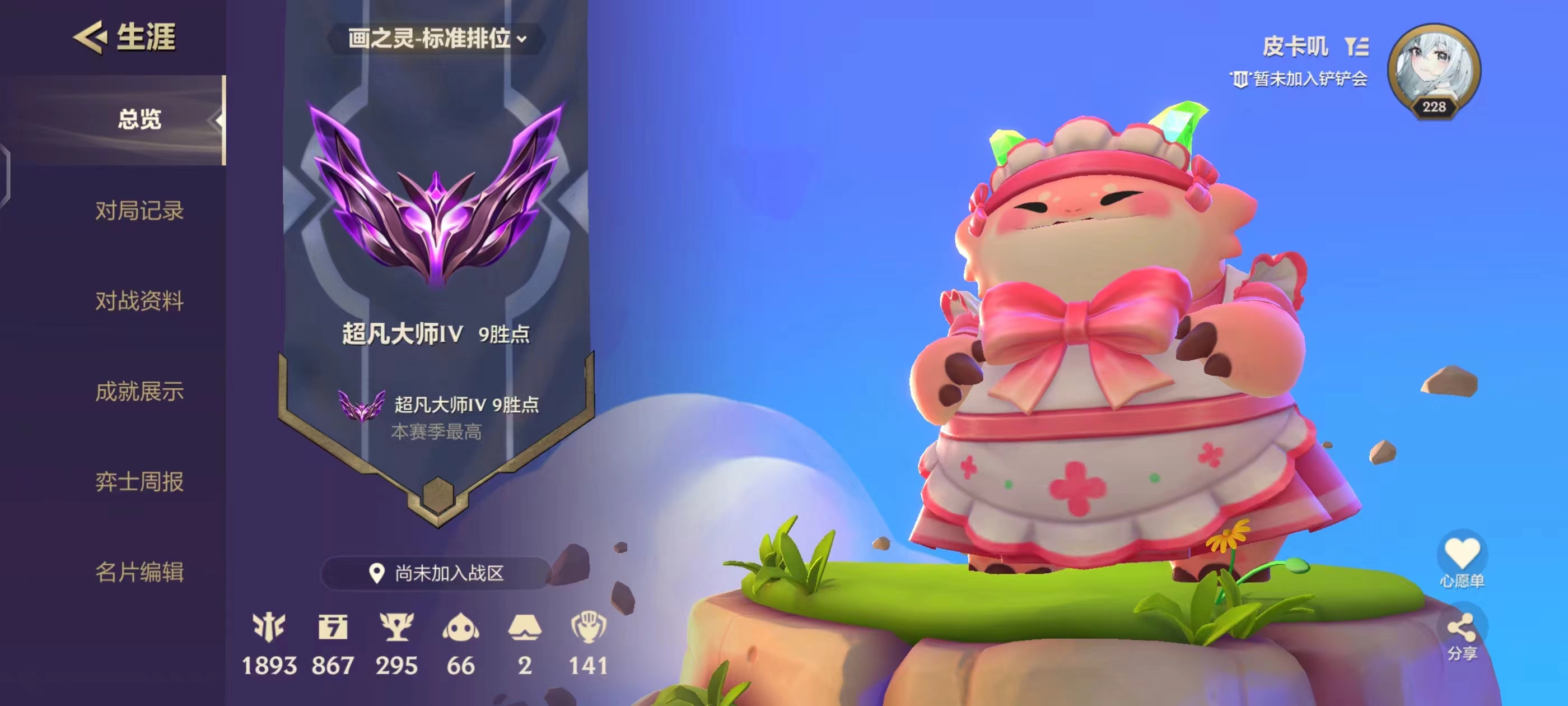
Task: Click the purple winged rank emblem
Action: tap(436, 195)
